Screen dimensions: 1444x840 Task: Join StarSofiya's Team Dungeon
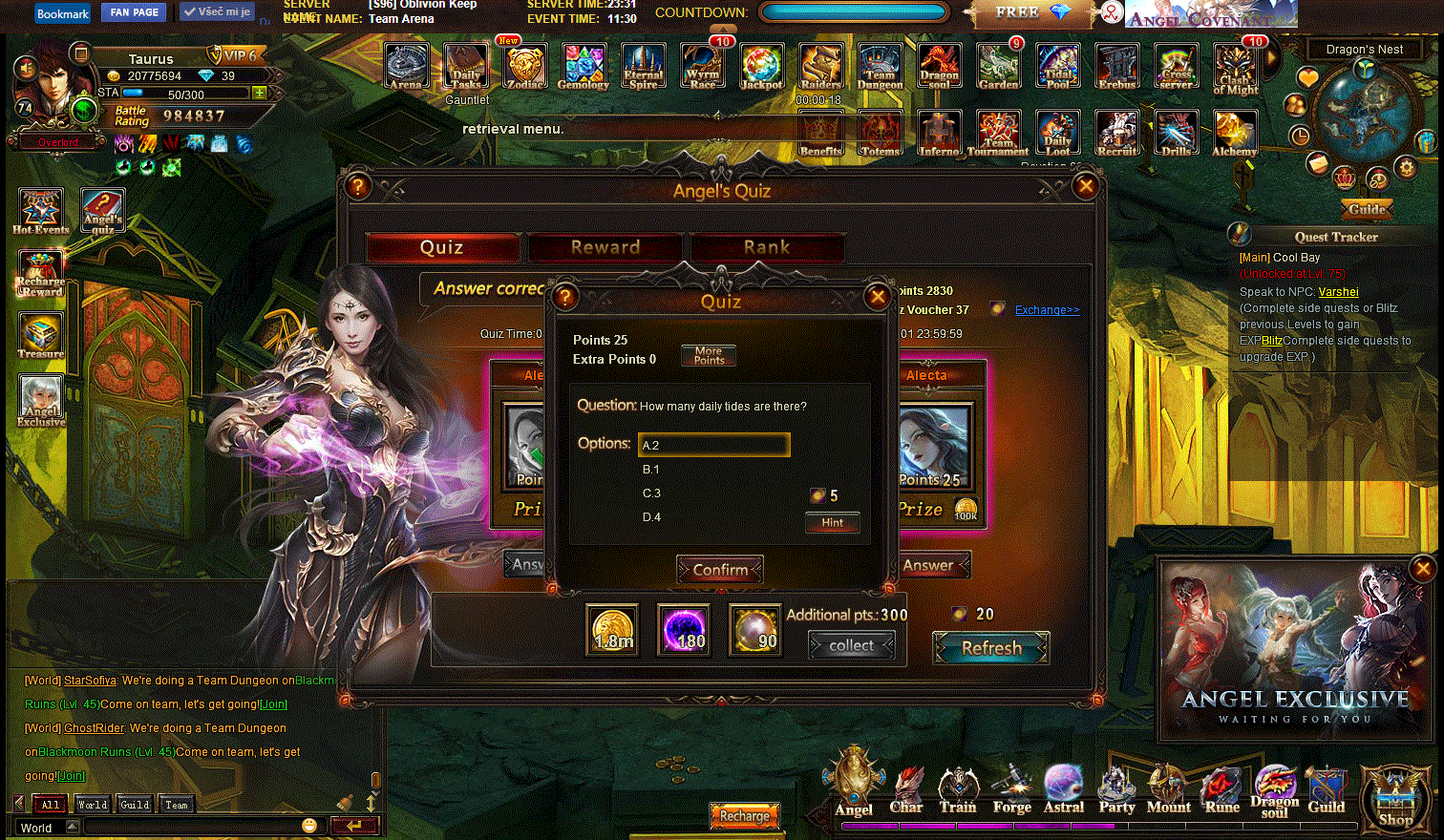tap(274, 704)
